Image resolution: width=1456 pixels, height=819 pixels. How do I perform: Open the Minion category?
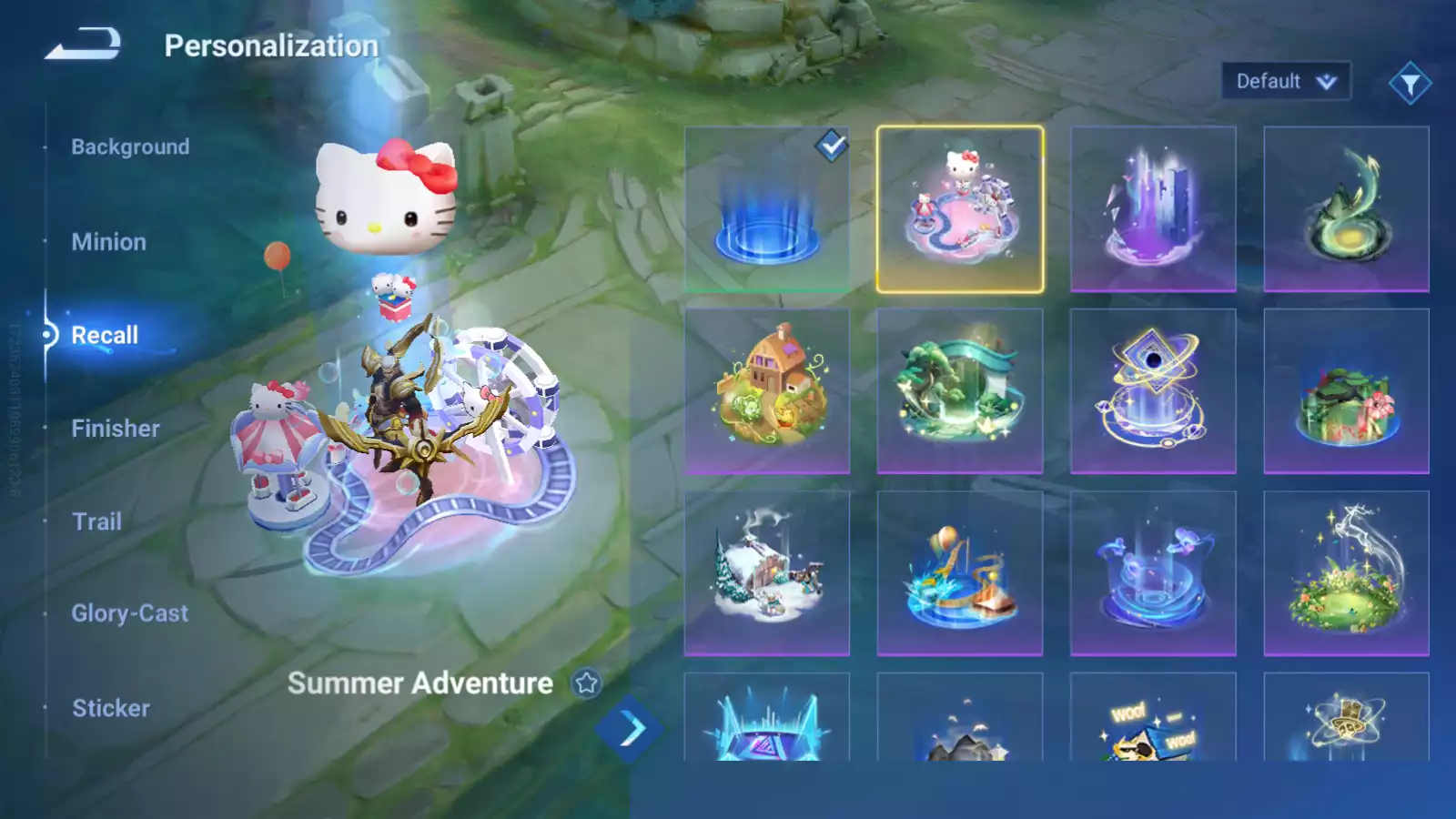[108, 242]
